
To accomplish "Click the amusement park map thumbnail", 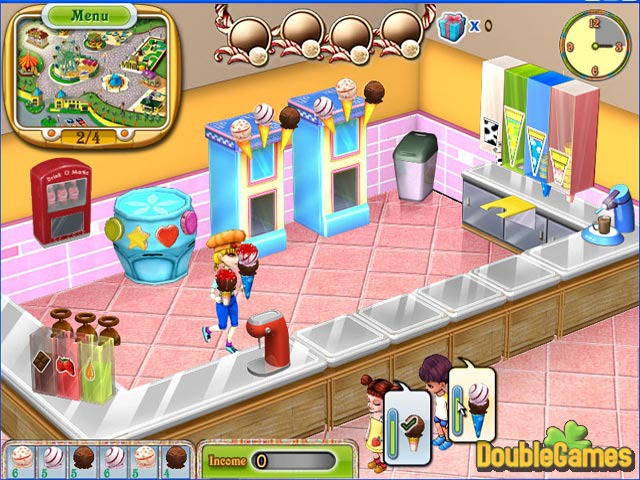I will tap(90, 77).
